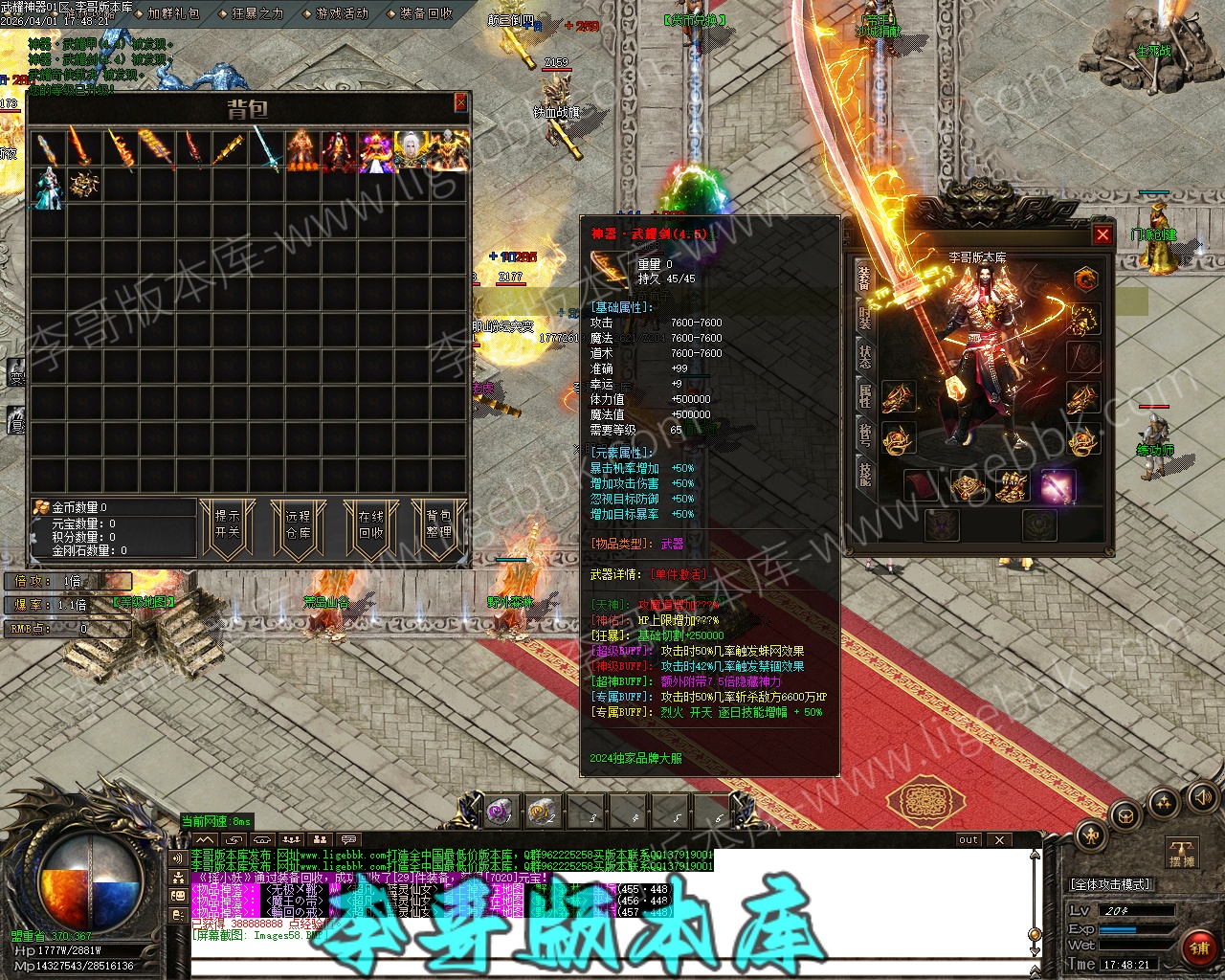Image resolution: width=1225 pixels, height=980 pixels.
Task: Switch to the 时装 costume tab
Action: click(x=864, y=317)
